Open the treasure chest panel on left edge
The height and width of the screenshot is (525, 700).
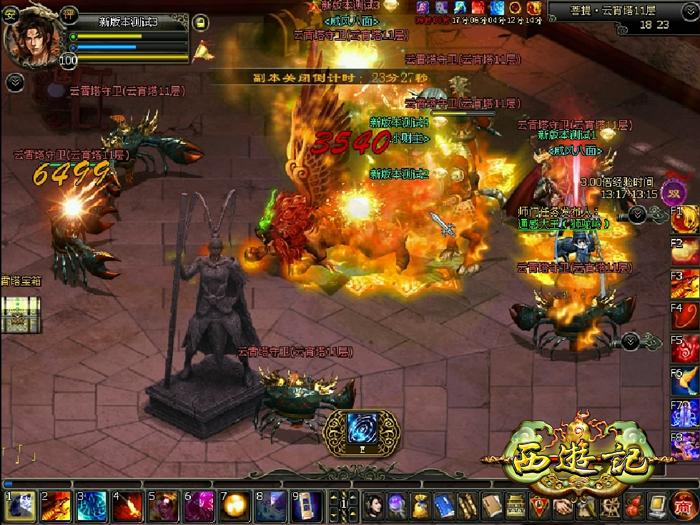17,314
